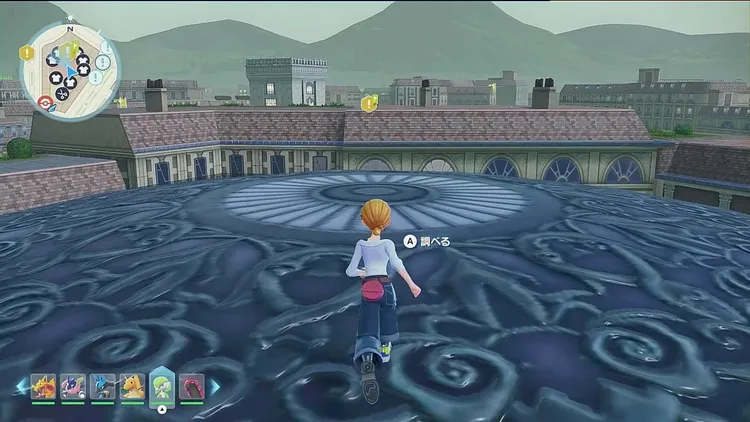Viewport: 750px width, 422px height.
Task: Click the party bar's right arrow
Action: 214,386
